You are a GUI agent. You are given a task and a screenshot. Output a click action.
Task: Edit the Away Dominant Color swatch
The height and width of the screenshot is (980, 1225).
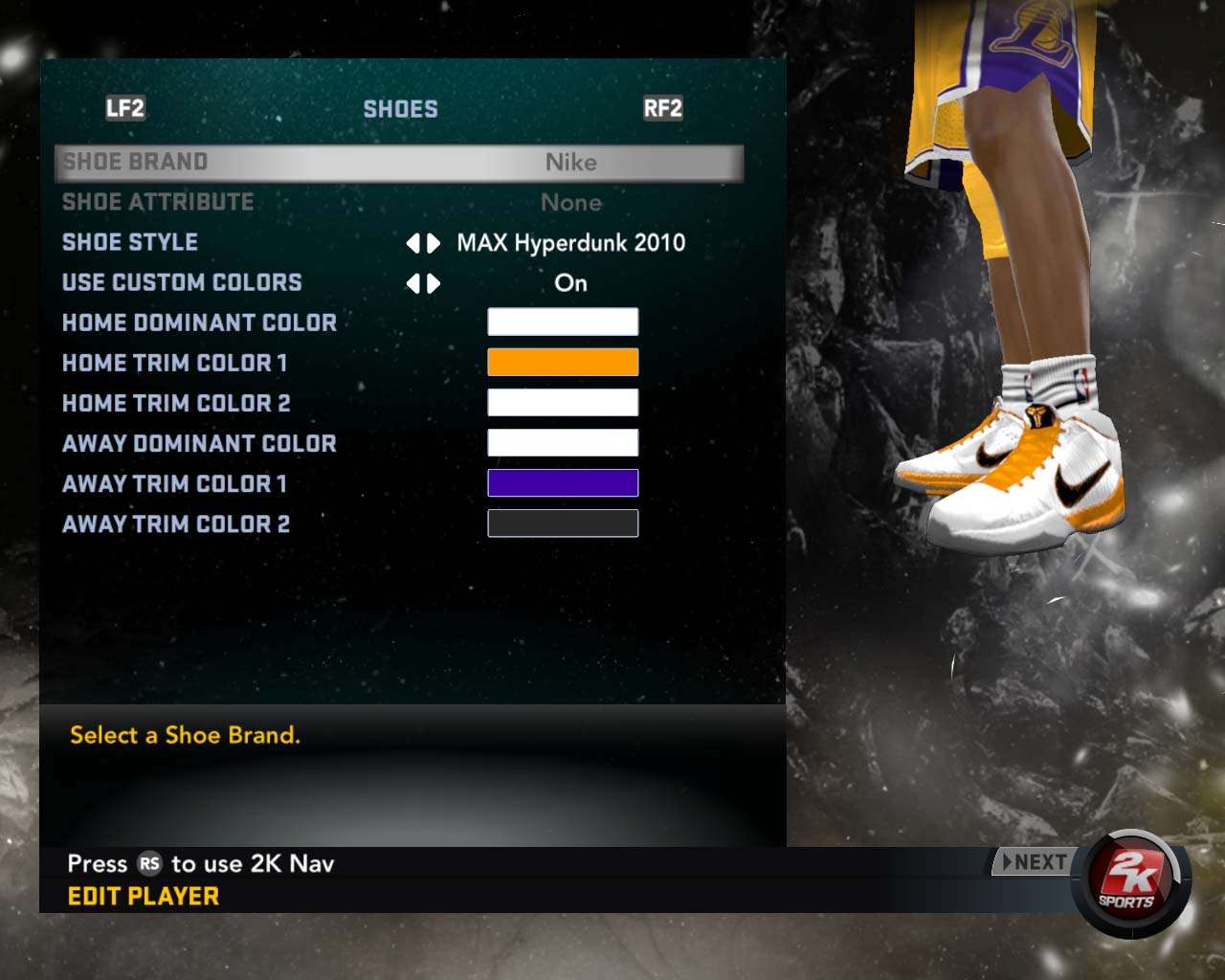coord(563,443)
